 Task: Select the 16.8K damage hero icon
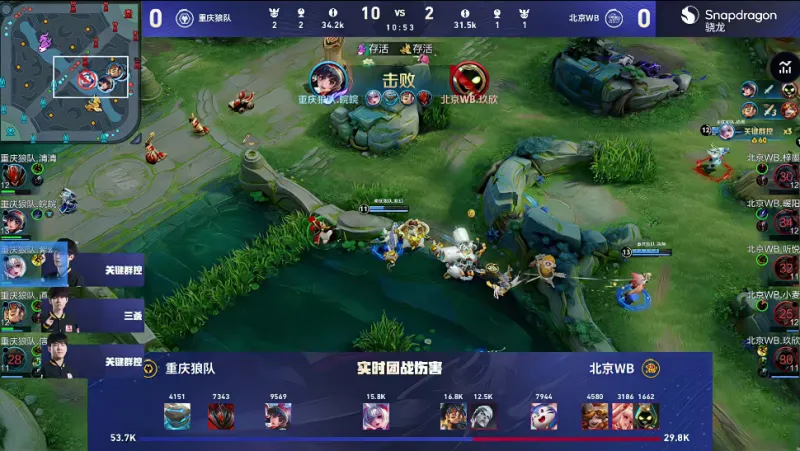tap(453, 416)
